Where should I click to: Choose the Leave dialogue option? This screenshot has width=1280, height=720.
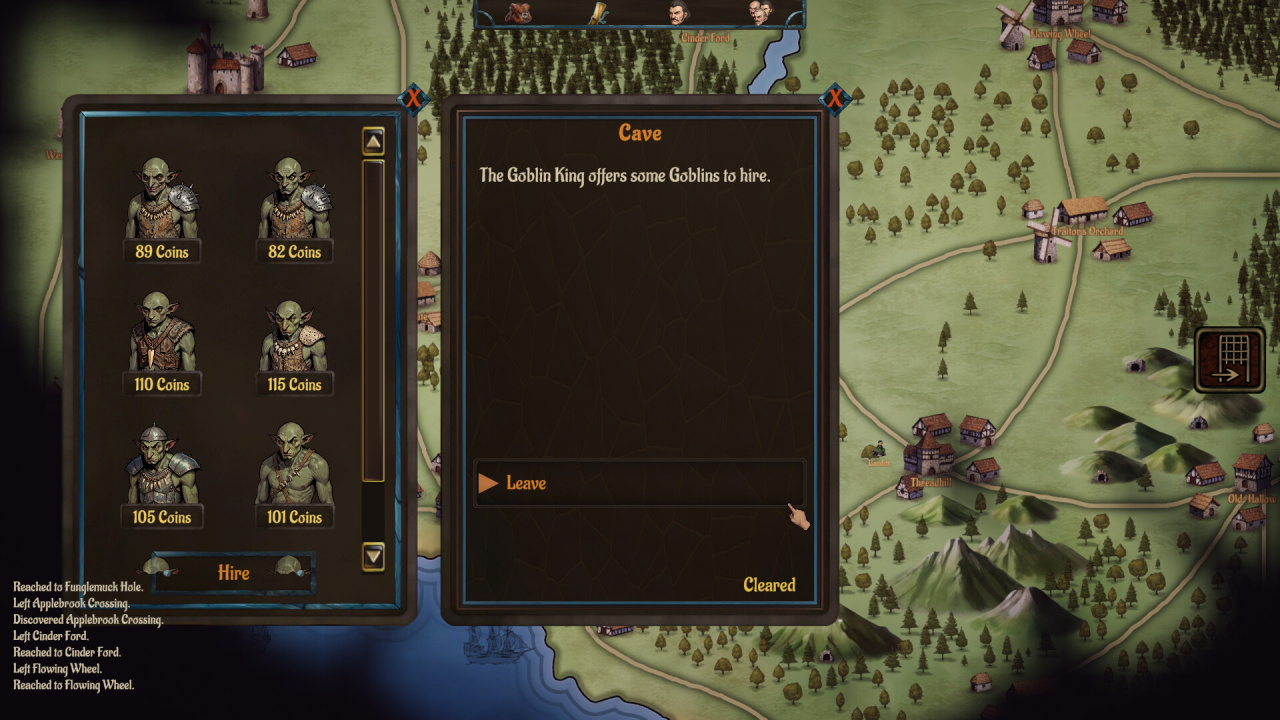coord(638,483)
